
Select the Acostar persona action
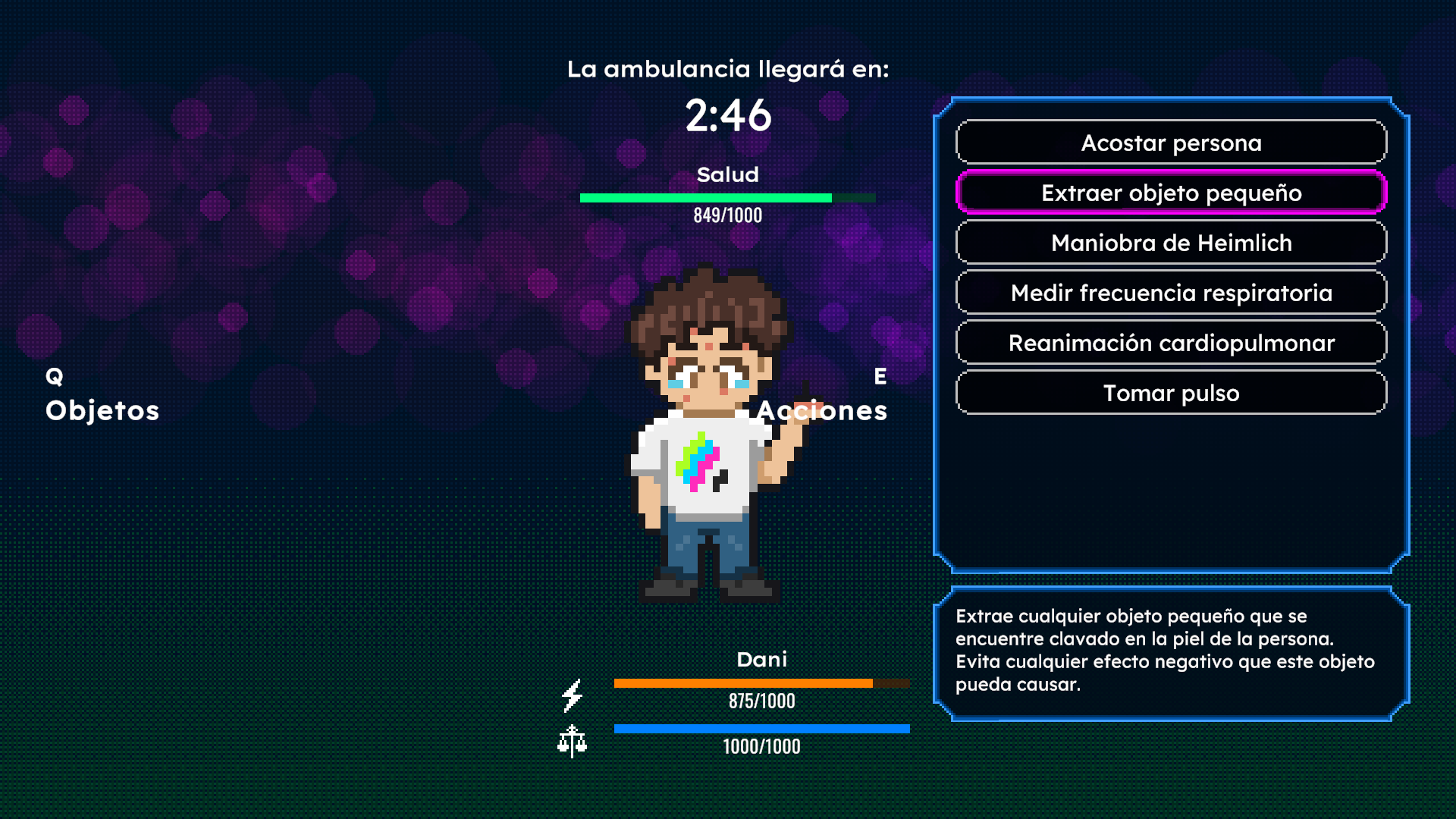[1171, 143]
